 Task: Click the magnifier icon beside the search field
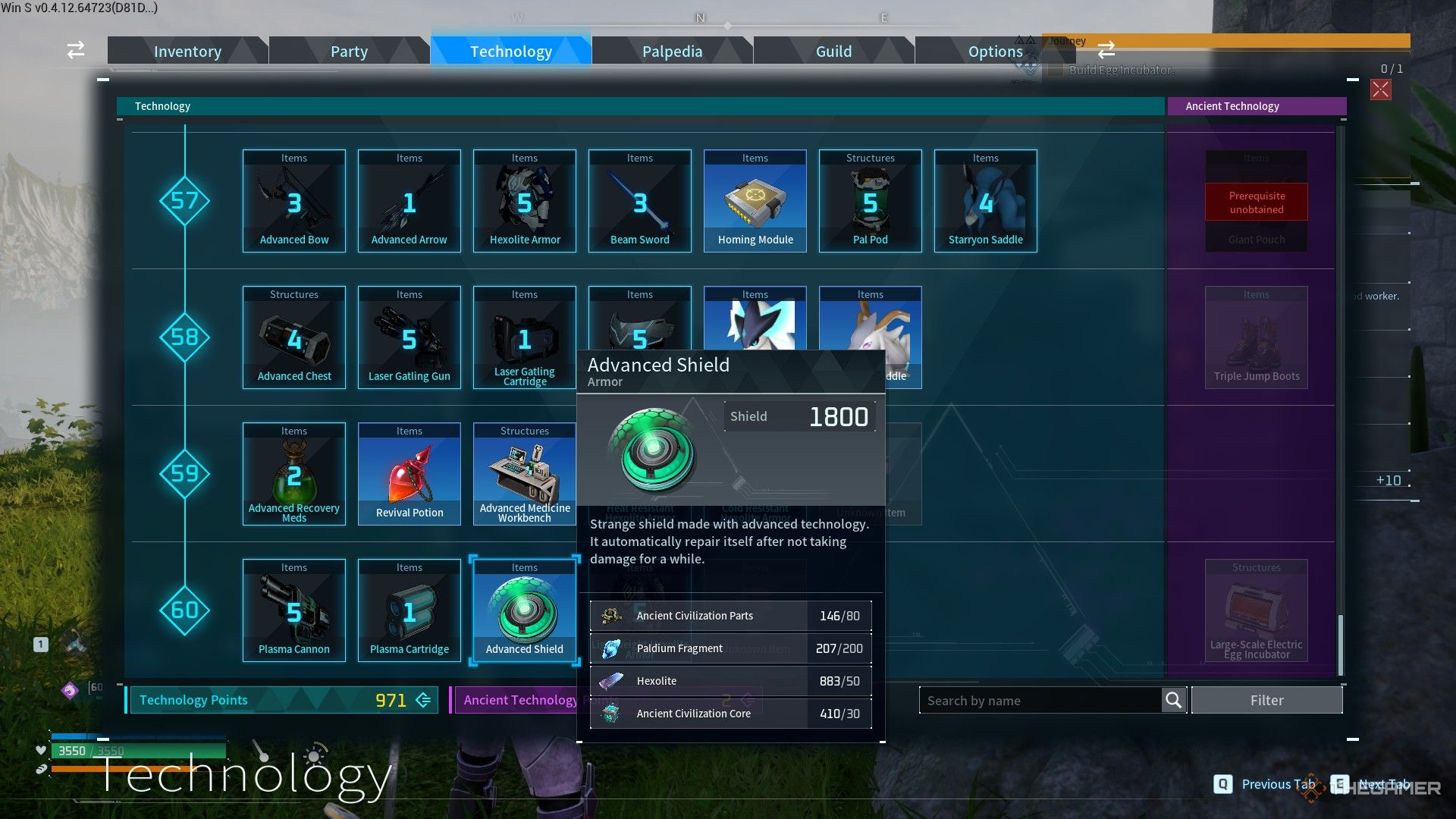(x=1172, y=700)
